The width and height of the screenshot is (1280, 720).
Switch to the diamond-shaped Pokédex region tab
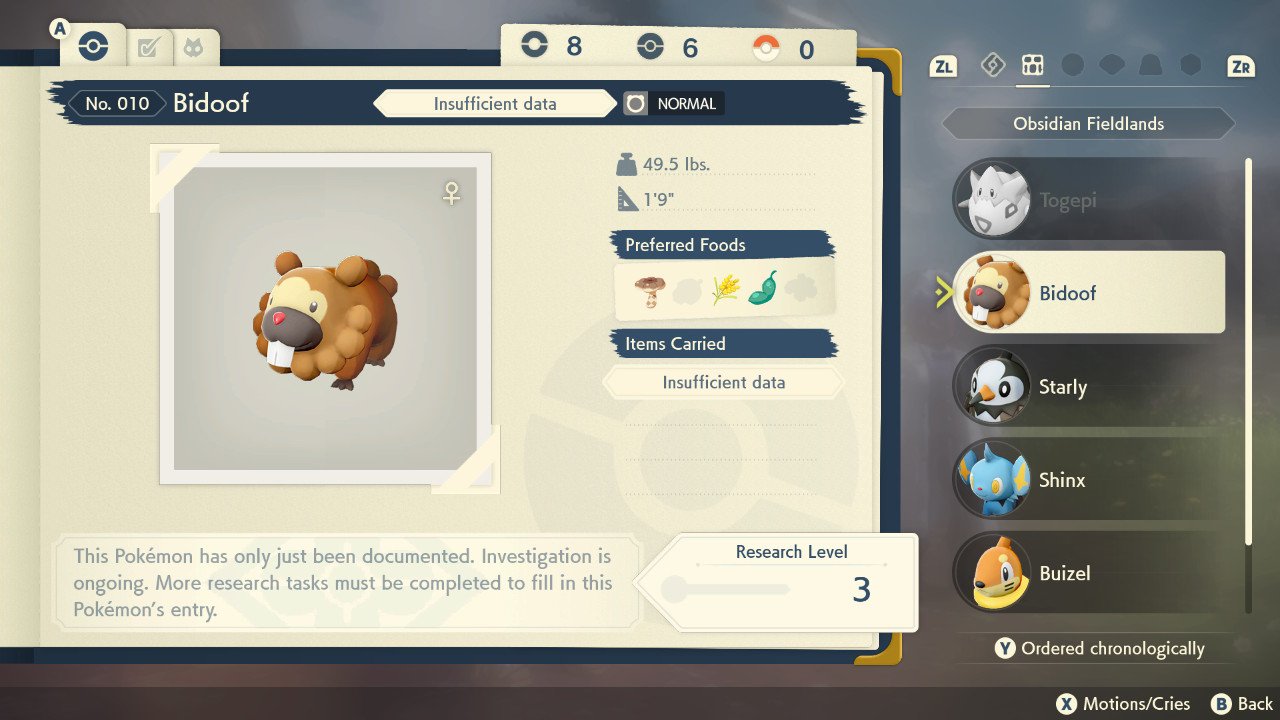coord(992,66)
